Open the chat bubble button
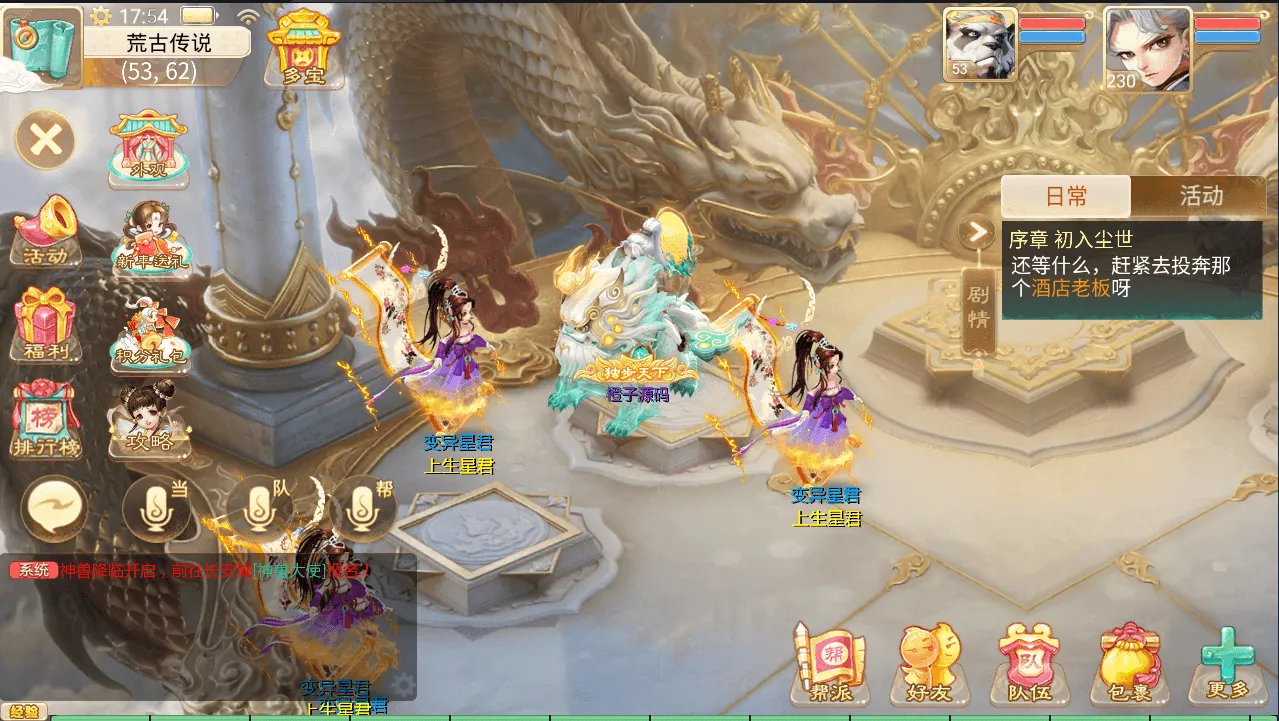Viewport: 1279px width, 721px height. coord(56,507)
